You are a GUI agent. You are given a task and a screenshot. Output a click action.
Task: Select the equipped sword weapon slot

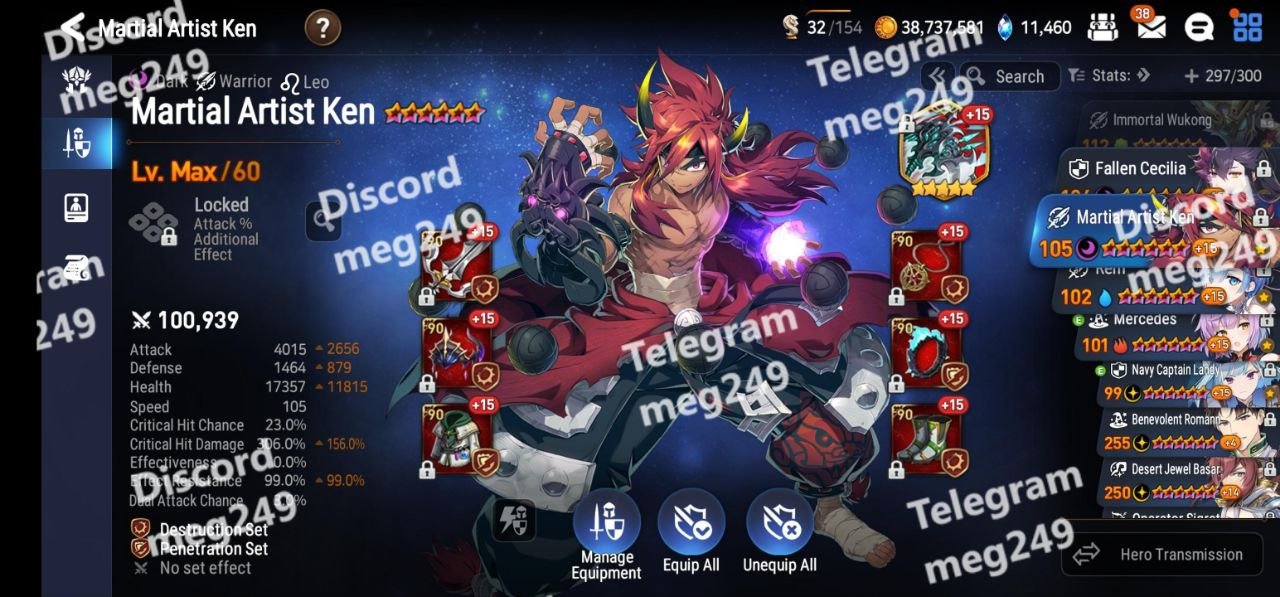click(x=457, y=267)
